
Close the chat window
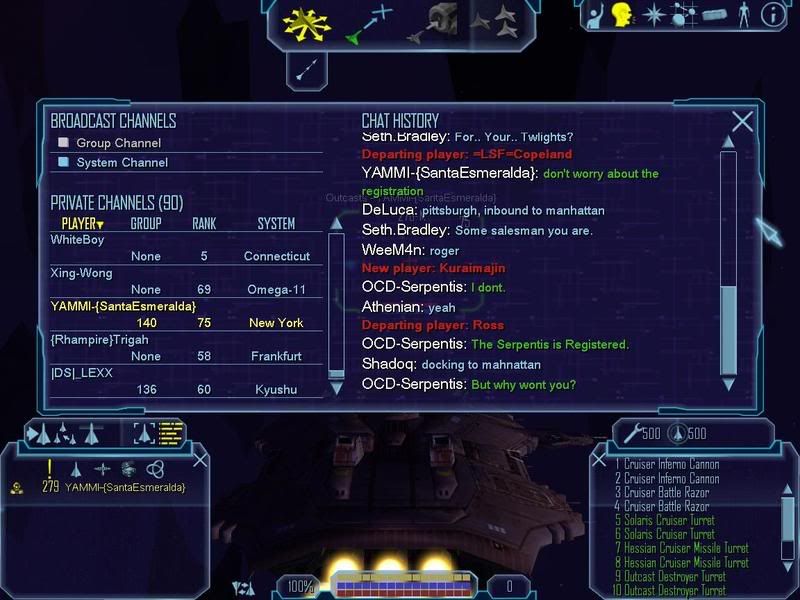pyautogui.click(x=742, y=122)
